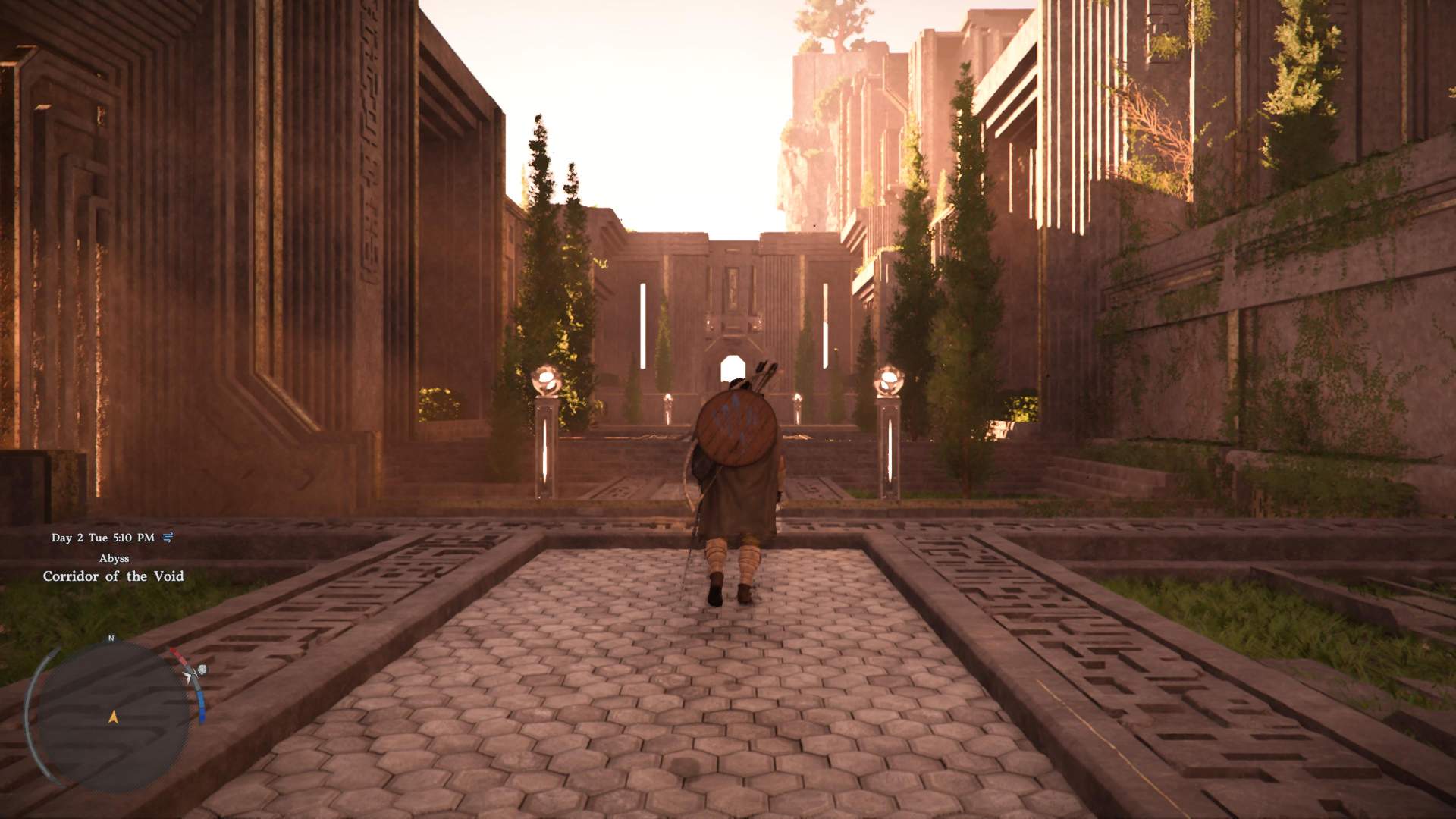The image size is (1456, 819).
Task: Select the orange player arrow on the minimap
Action: click(114, 716)
